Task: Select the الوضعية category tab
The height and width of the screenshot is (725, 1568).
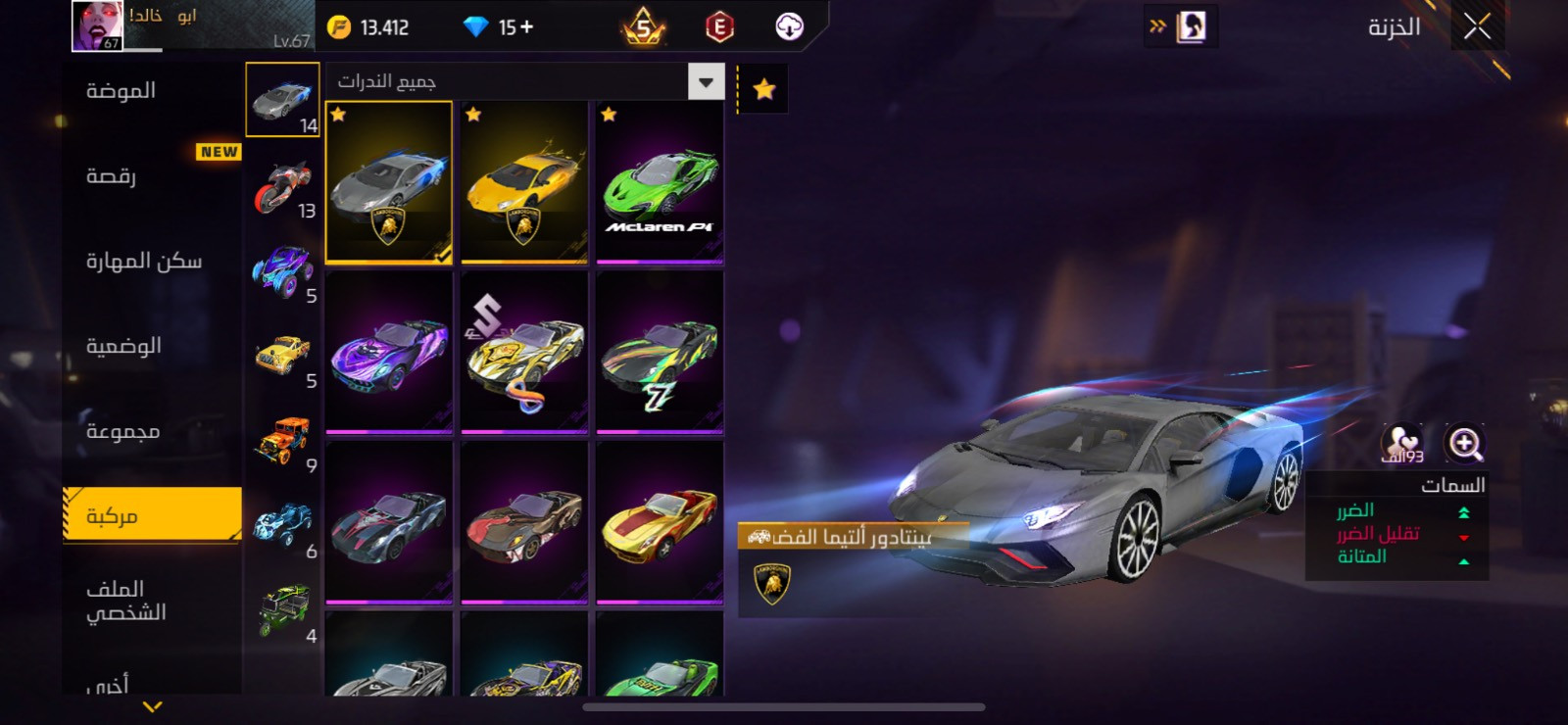Action: 124,346
